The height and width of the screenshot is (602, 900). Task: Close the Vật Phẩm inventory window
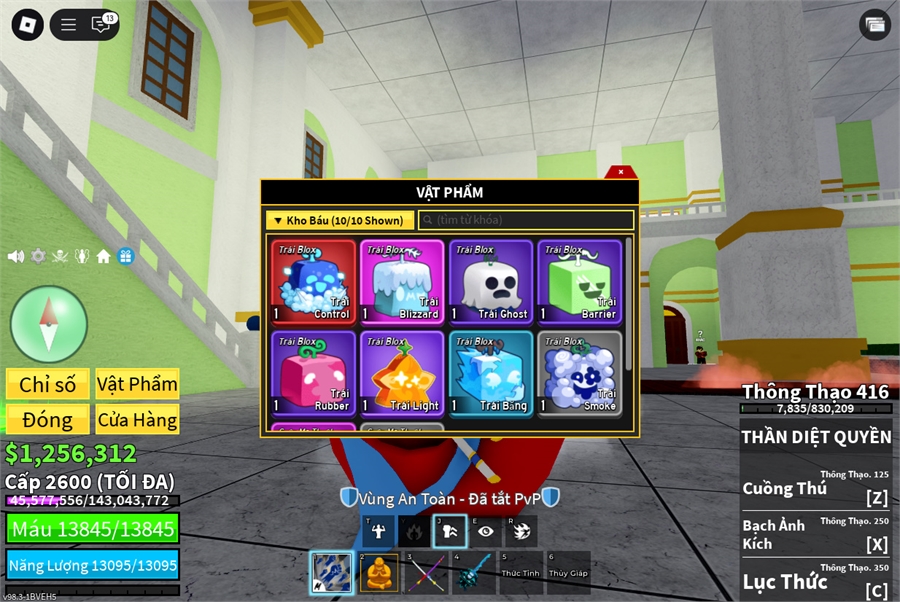click(621, 172)
